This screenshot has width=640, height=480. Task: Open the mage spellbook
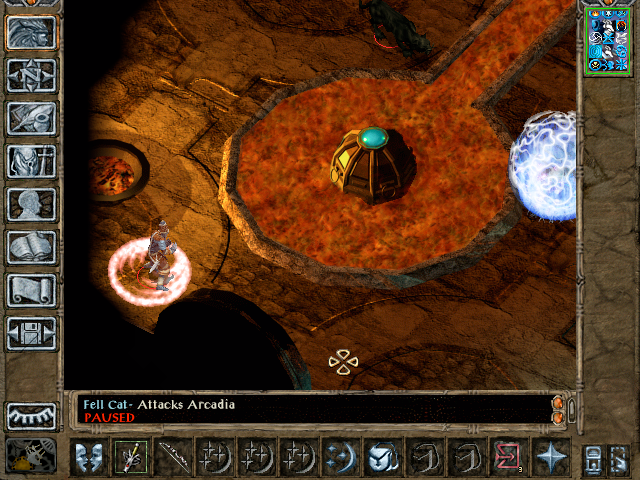coord(31,247)
